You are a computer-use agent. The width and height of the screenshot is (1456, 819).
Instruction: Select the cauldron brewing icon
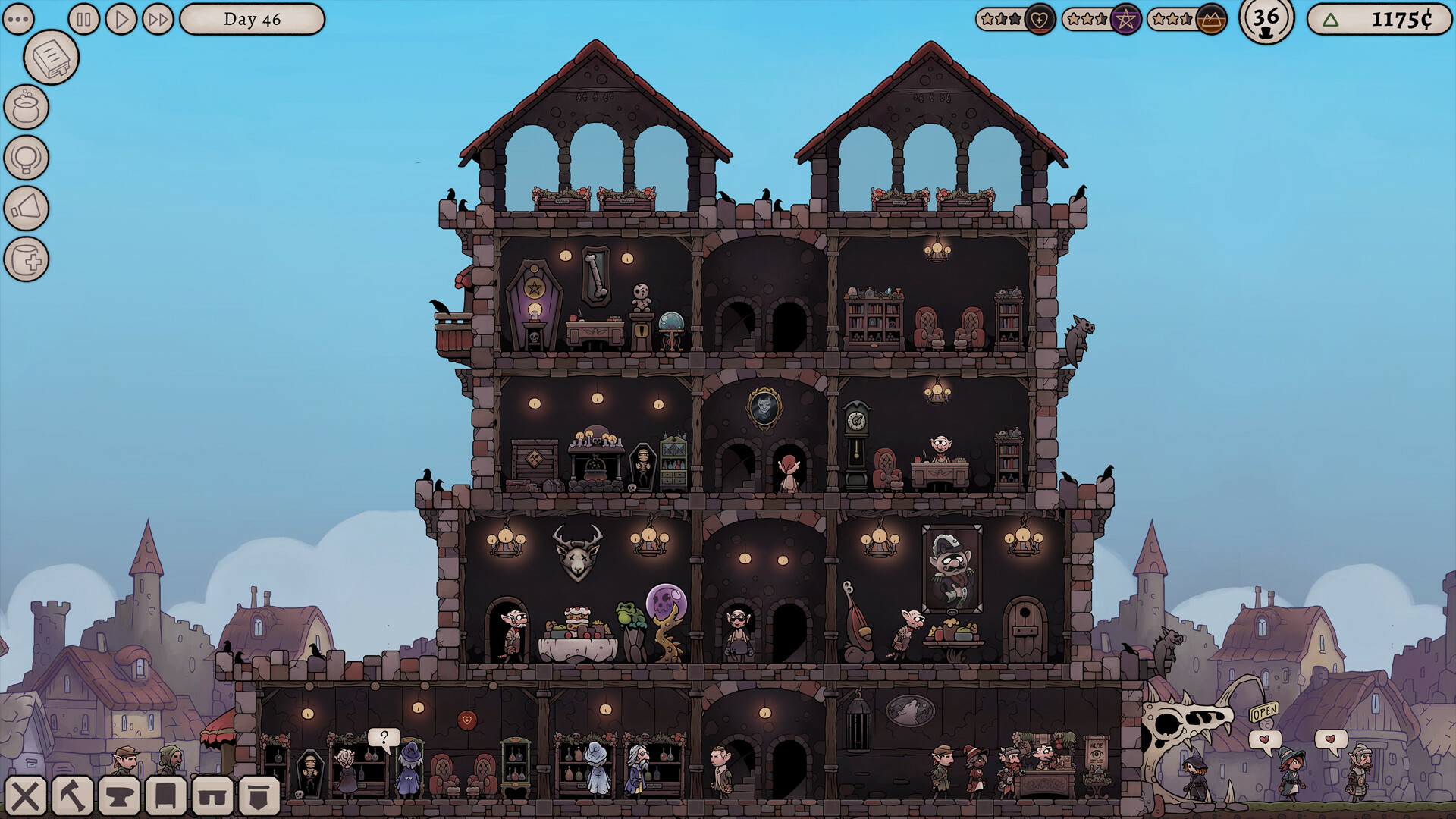tap(27, 106)
